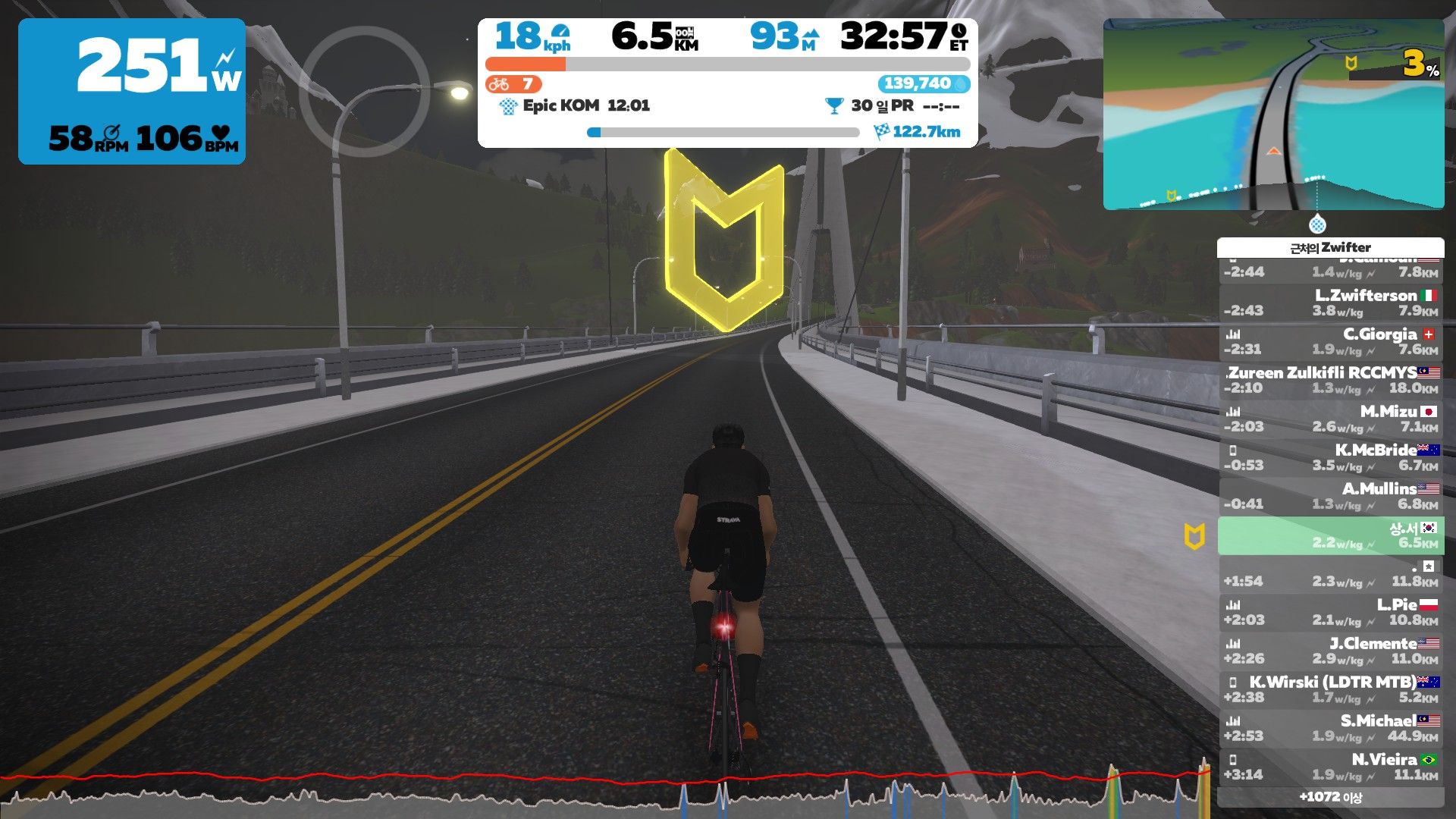Select K.Wirski (LDTR MTB) rider row

[1331, 689]
